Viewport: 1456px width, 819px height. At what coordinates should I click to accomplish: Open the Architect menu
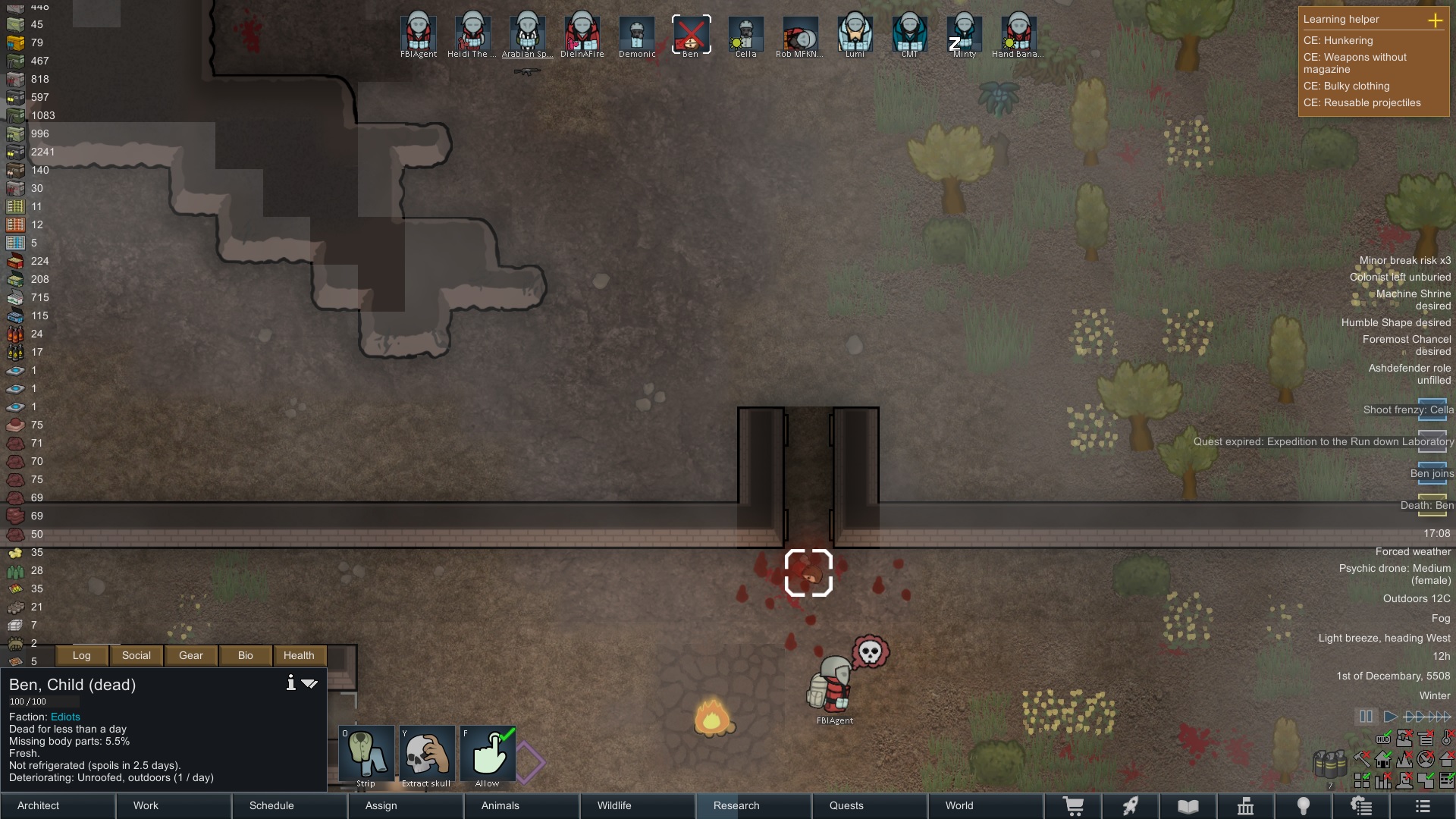coord(37,805)
